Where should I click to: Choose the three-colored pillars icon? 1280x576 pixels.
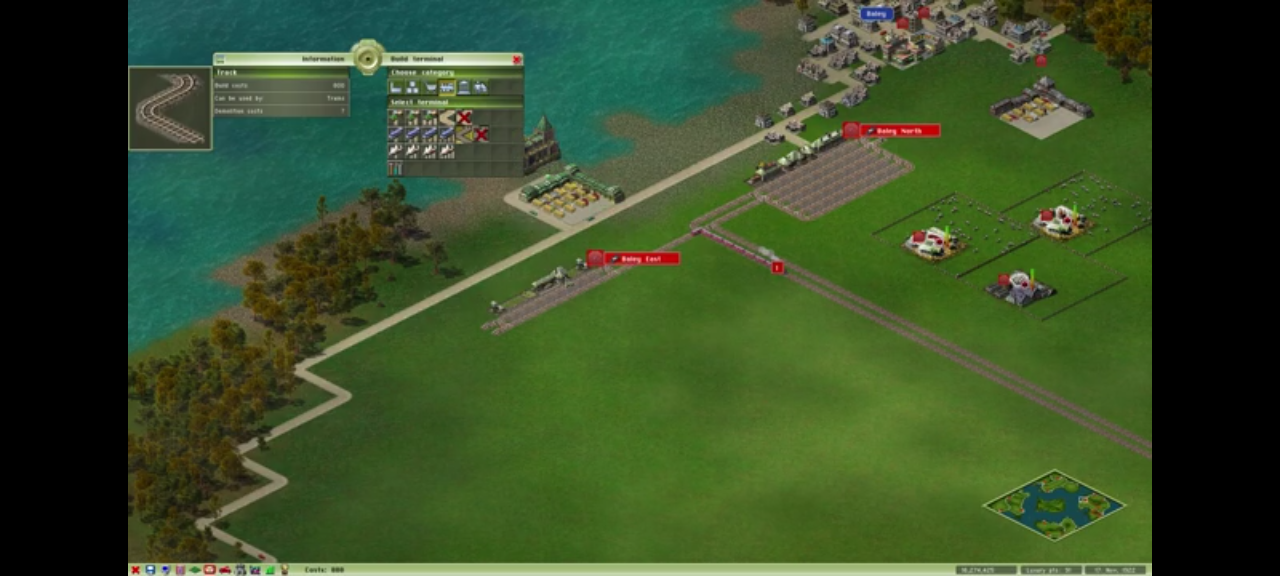tap(395, 168)
